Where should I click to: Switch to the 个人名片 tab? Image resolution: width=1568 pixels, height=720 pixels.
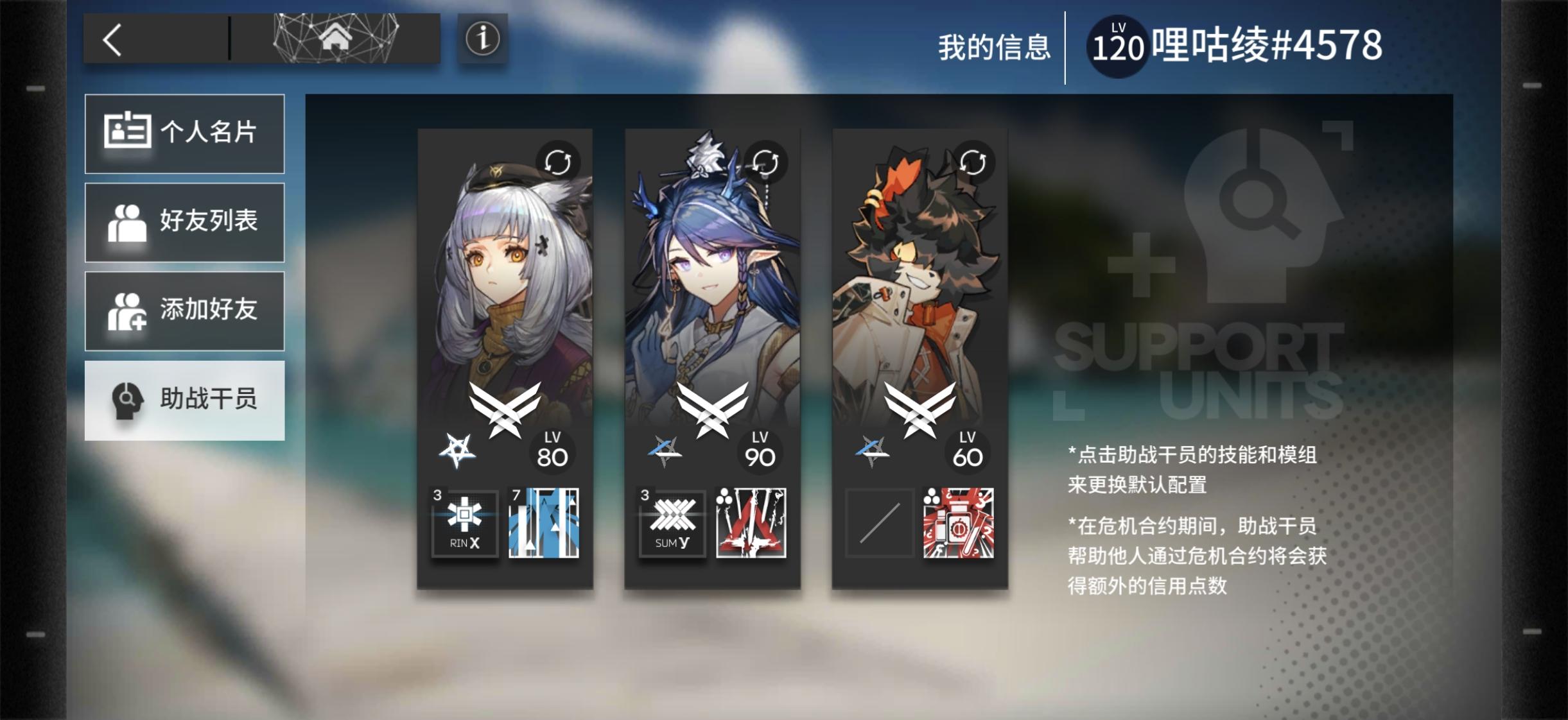[x=185, y=133]
